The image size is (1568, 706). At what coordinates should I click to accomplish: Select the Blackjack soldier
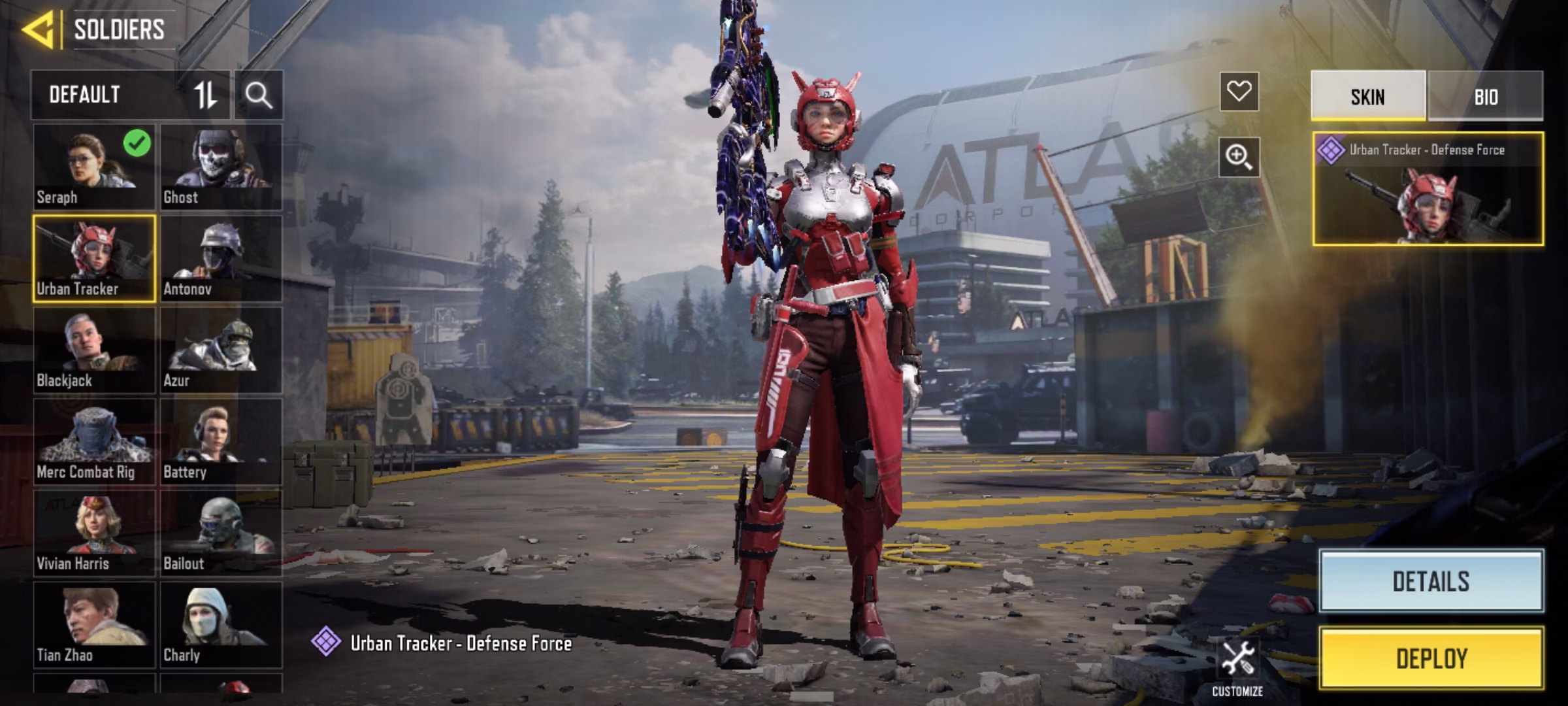[x=94, y=350]
